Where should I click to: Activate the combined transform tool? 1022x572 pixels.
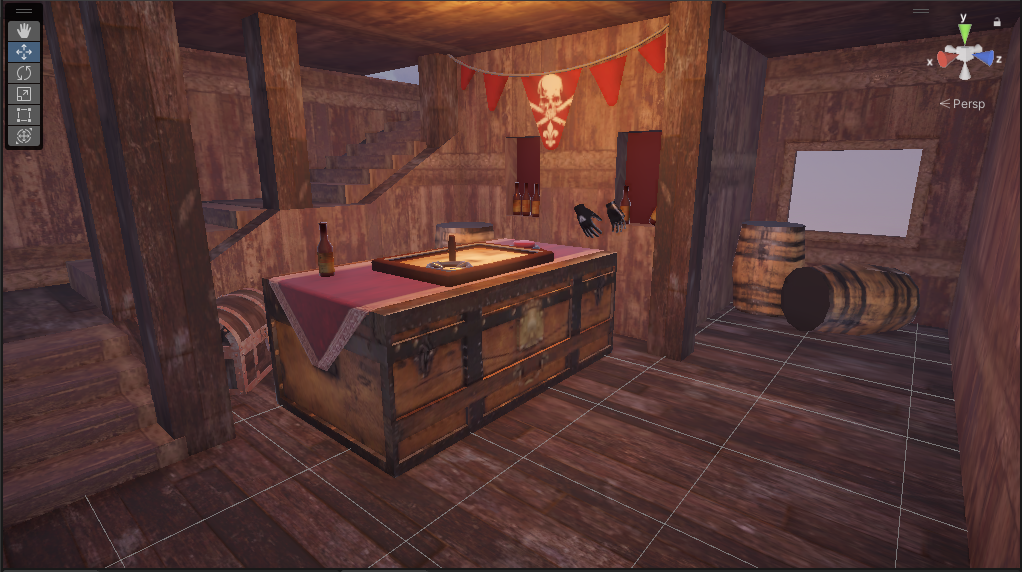(x=24, y=135)
